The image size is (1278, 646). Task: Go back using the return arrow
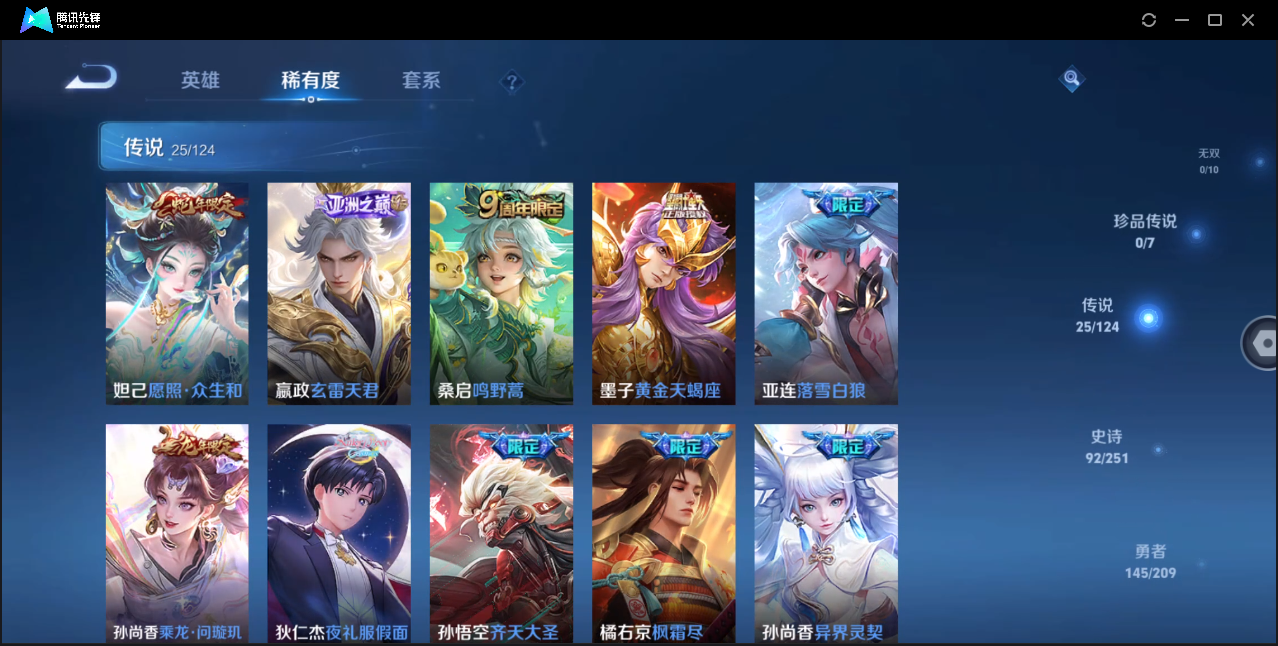pyautogui.click(x=91, y=78)
